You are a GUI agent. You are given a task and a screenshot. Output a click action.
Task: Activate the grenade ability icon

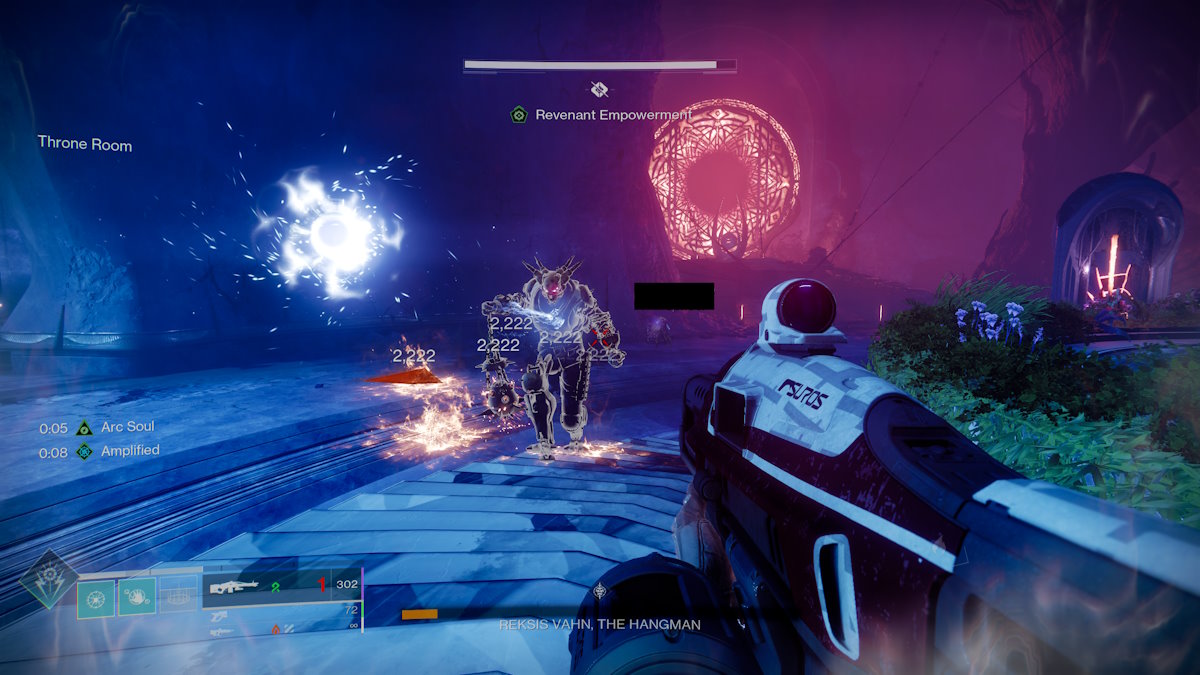pyautogui.click(x=97, y=597)
